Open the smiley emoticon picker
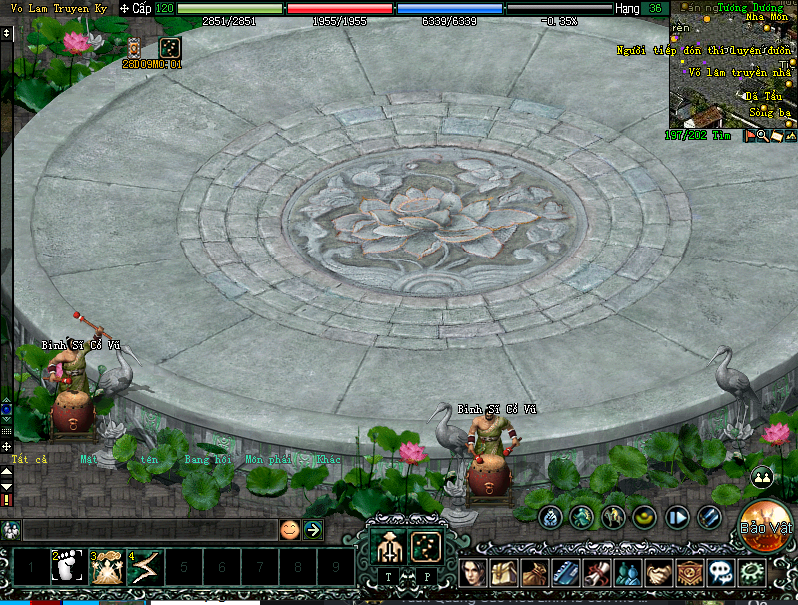This screenshot has height=605, width=798. point(290,530)
